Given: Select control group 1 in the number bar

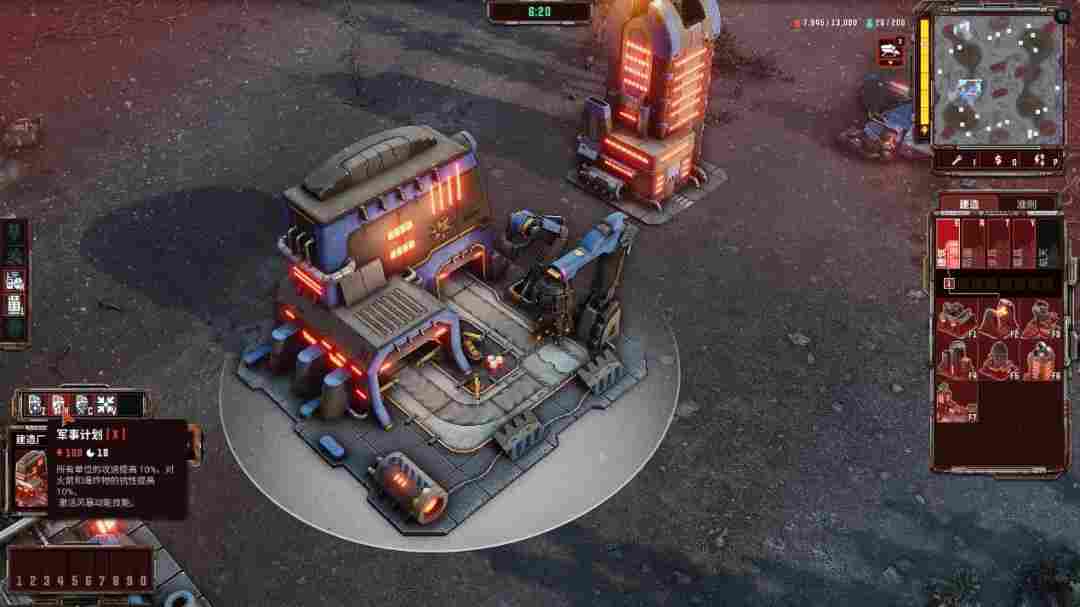Looking at the screenshot, I should point(19,581).
